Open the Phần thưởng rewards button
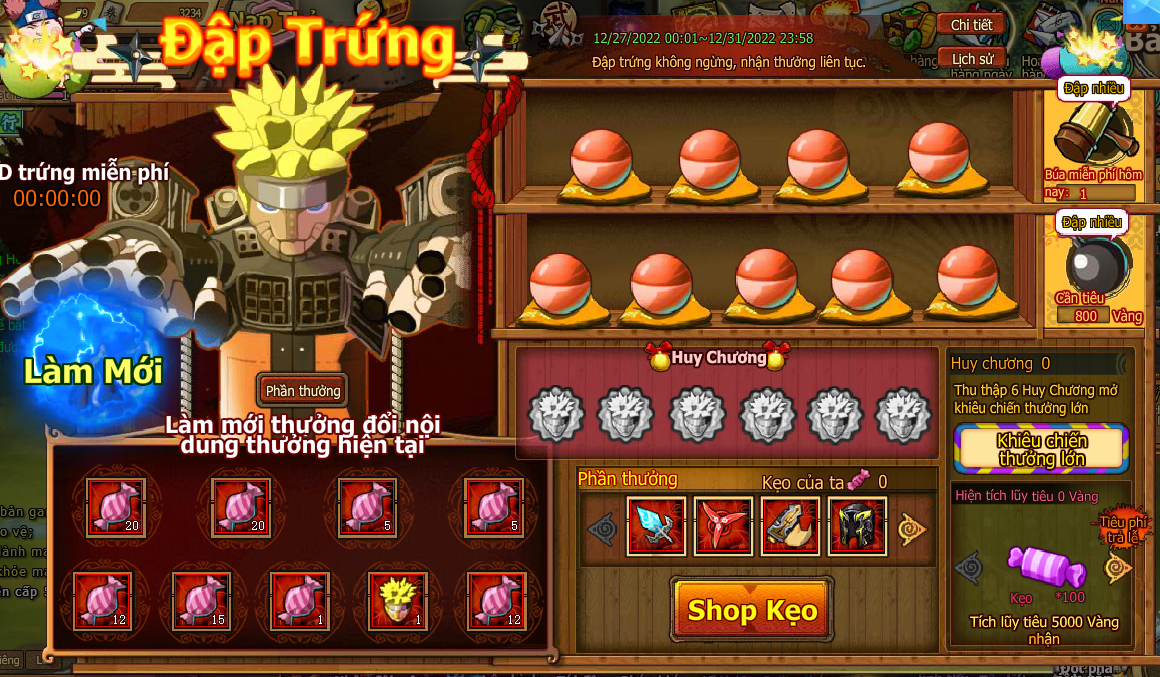This screenshot has width=1160, height=677. [303, 391]
